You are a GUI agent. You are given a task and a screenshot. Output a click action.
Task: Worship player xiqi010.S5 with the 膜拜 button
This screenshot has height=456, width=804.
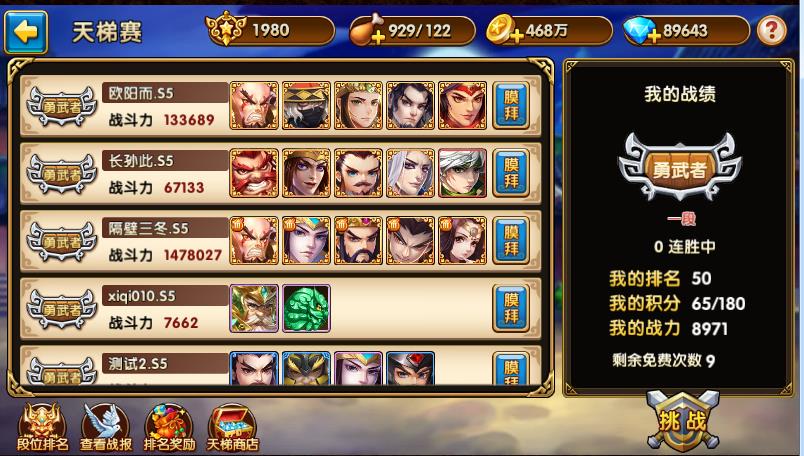pyautogui.click(x=511, y=308)
